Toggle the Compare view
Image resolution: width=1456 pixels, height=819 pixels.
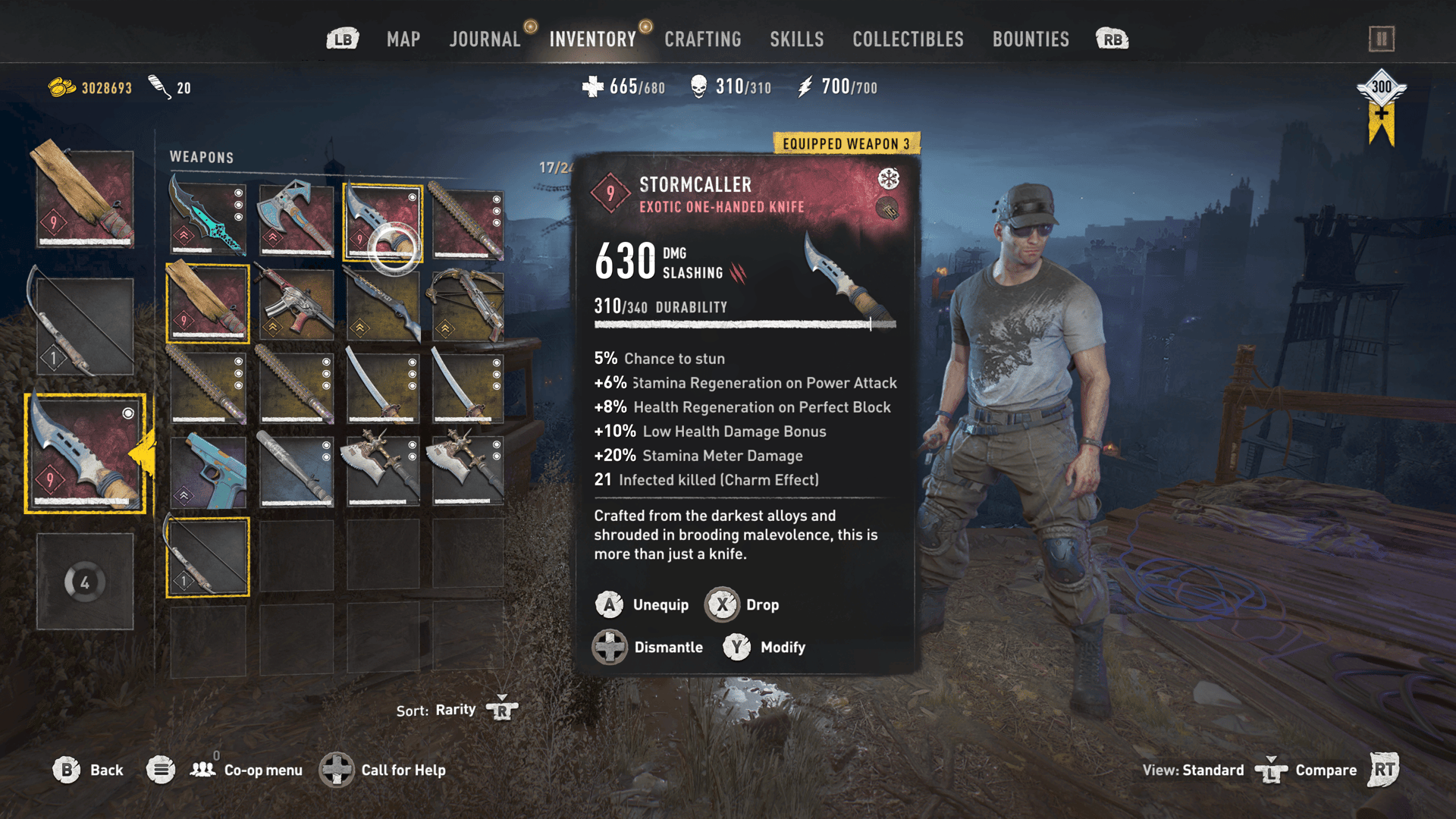[x=1325, y=770]
